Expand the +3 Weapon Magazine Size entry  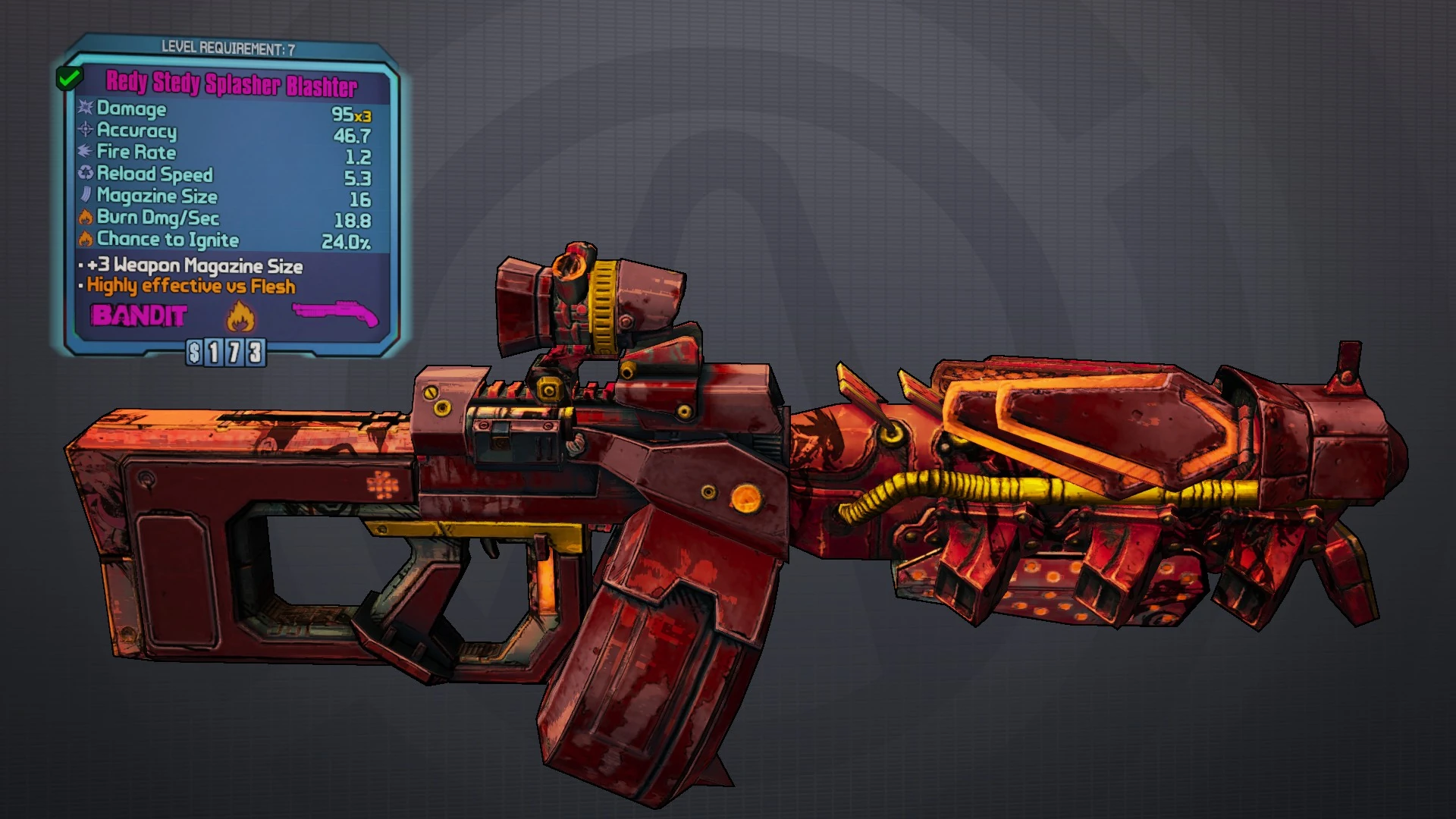click(x=192, y=266)
